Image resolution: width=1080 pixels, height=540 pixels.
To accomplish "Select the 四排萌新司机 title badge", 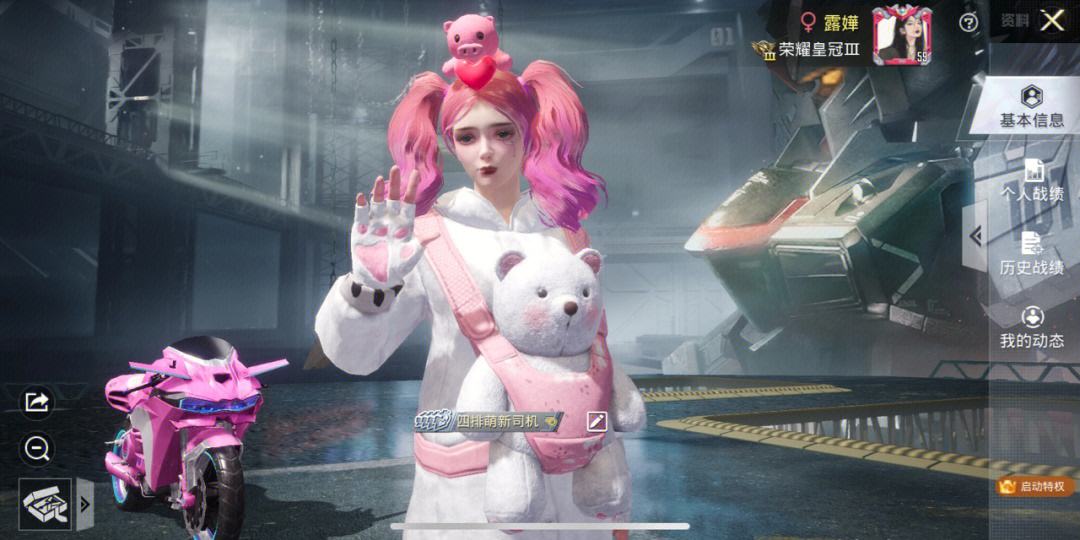I will [x=490, y=422].
